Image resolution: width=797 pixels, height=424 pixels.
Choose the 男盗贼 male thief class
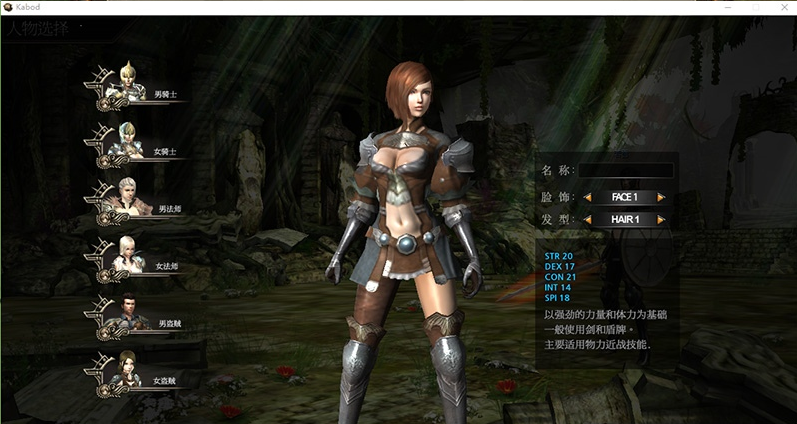pos(138,318)
